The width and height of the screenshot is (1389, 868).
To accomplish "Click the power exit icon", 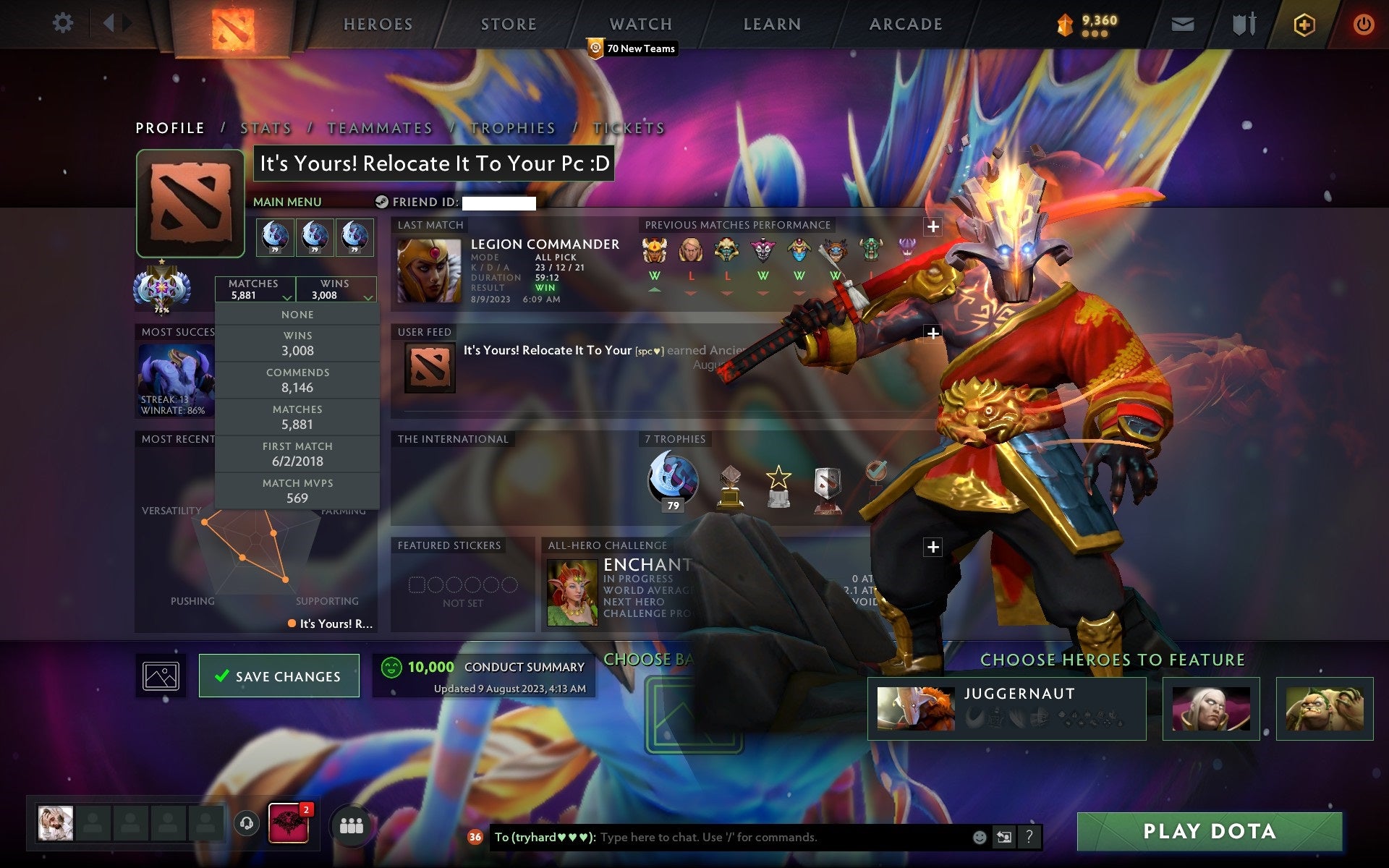I will pyautogui.click(x=1363, y=23).
